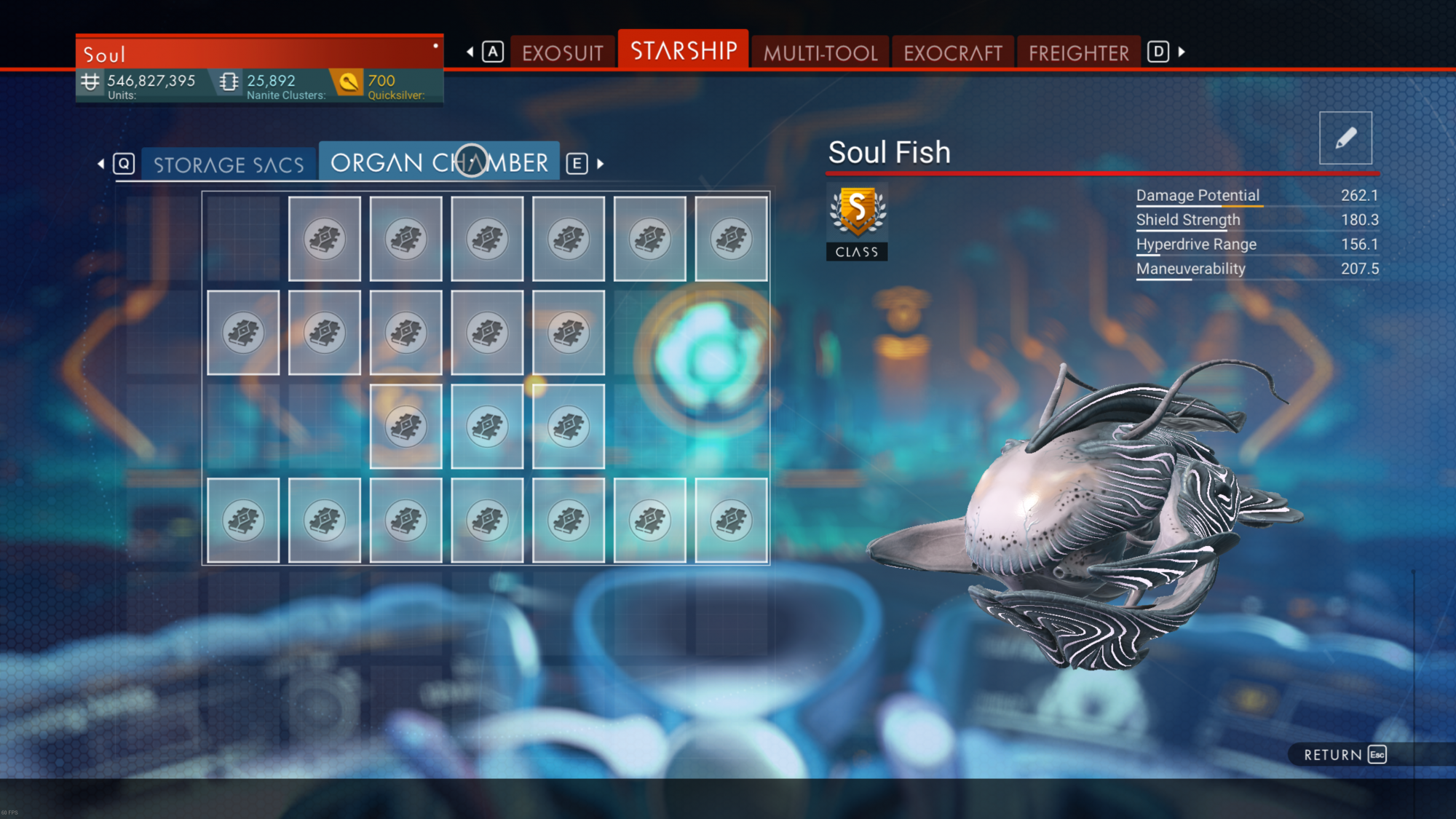The width and height of the screenshot is (1456, 819).
Task: Click the Return button
Action: (x=1344, y=755)
